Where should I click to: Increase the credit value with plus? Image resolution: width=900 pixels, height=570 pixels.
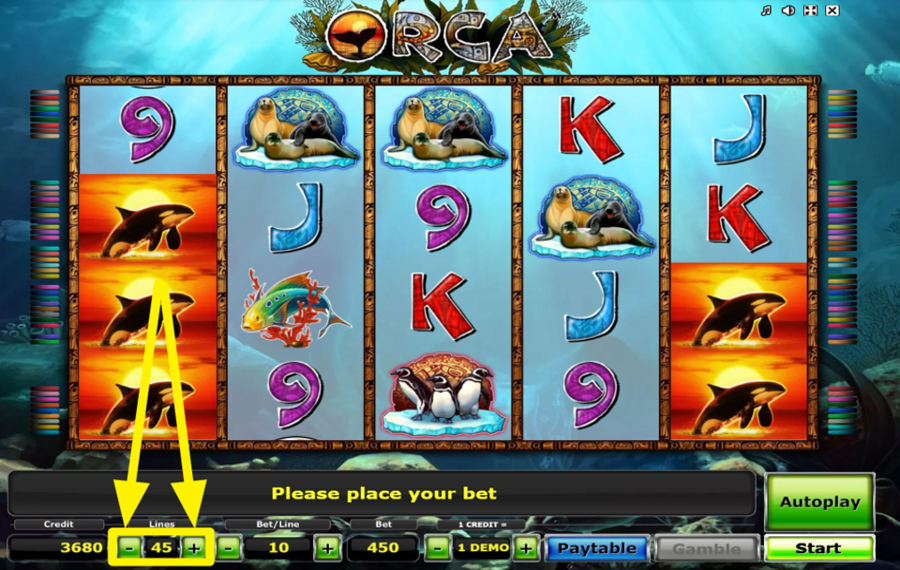526,548
